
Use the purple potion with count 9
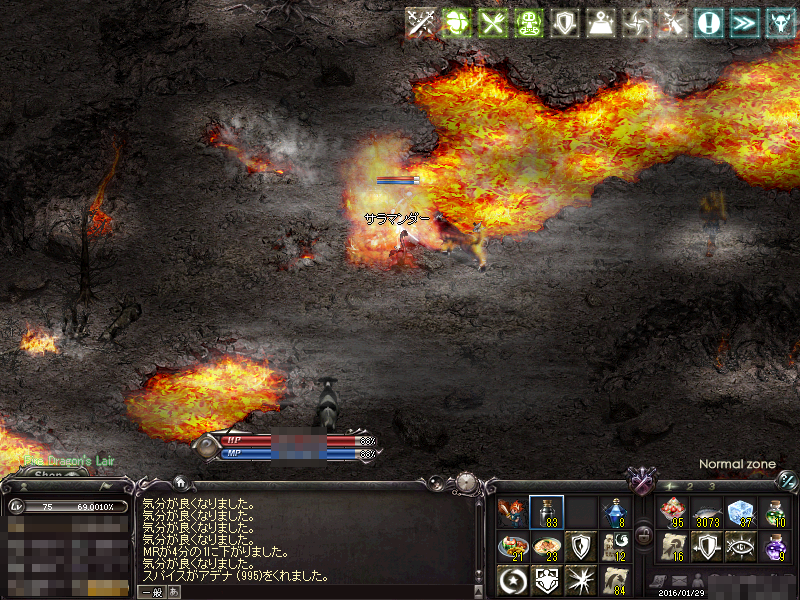[774, 547]
